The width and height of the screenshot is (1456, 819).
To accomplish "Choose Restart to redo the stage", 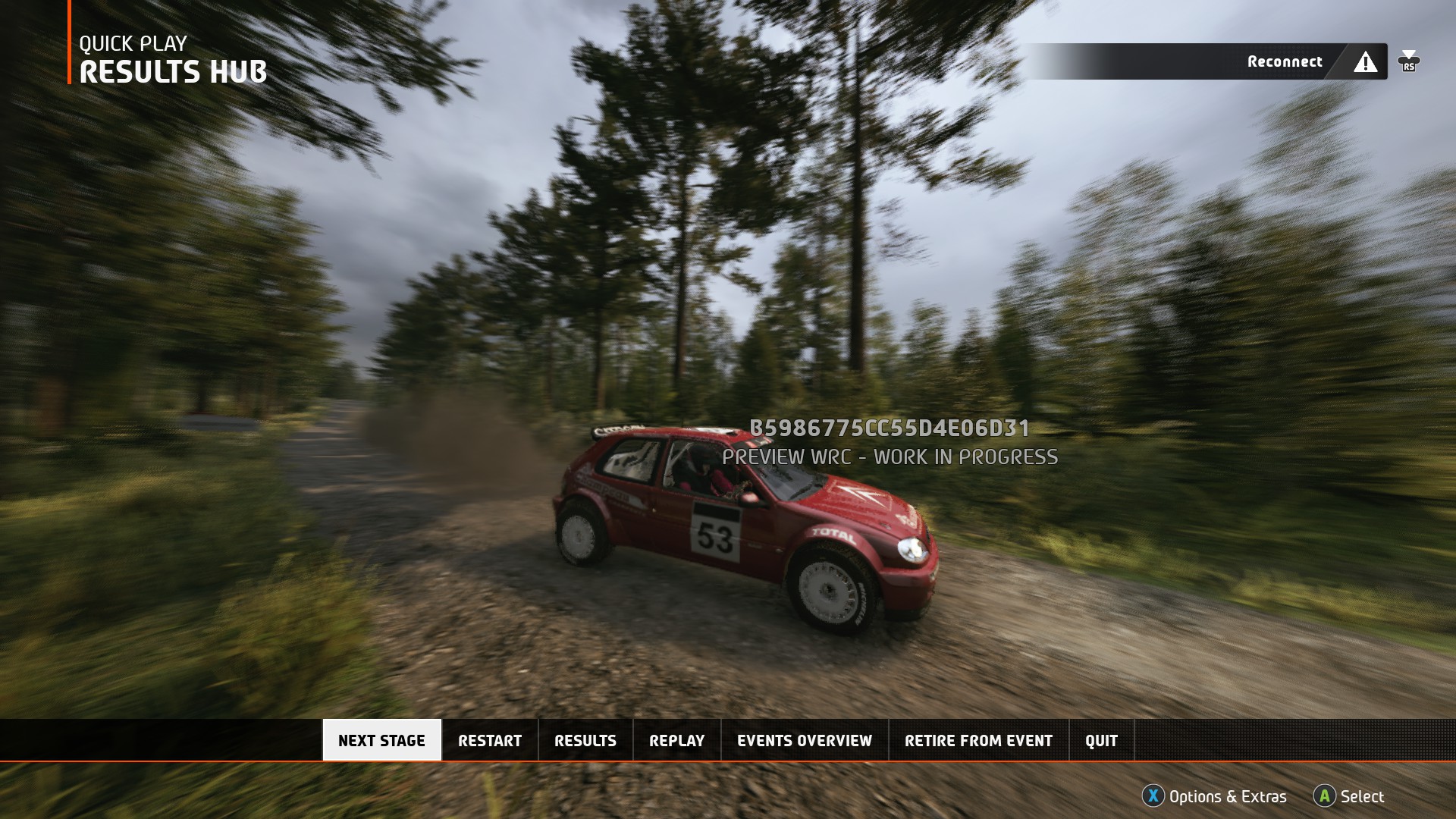I will coord(490,740).
